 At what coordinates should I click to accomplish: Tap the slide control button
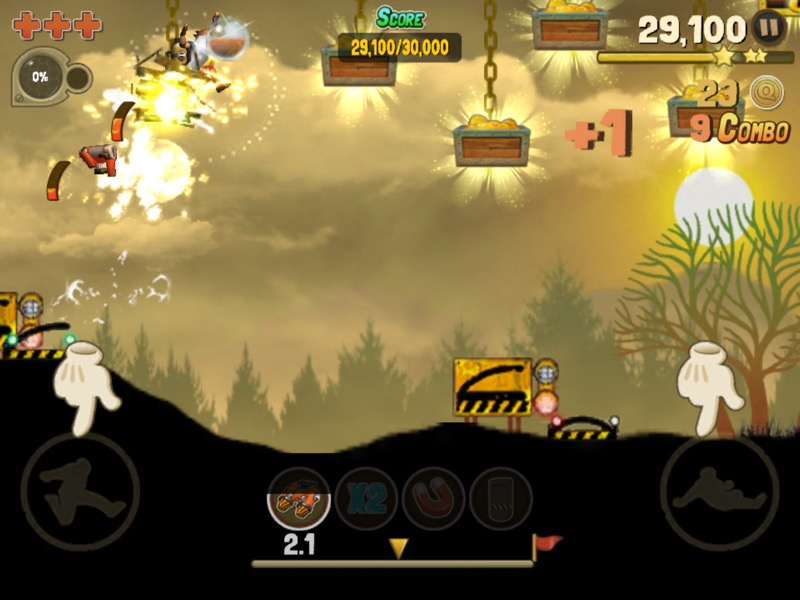tap(719, 492)
